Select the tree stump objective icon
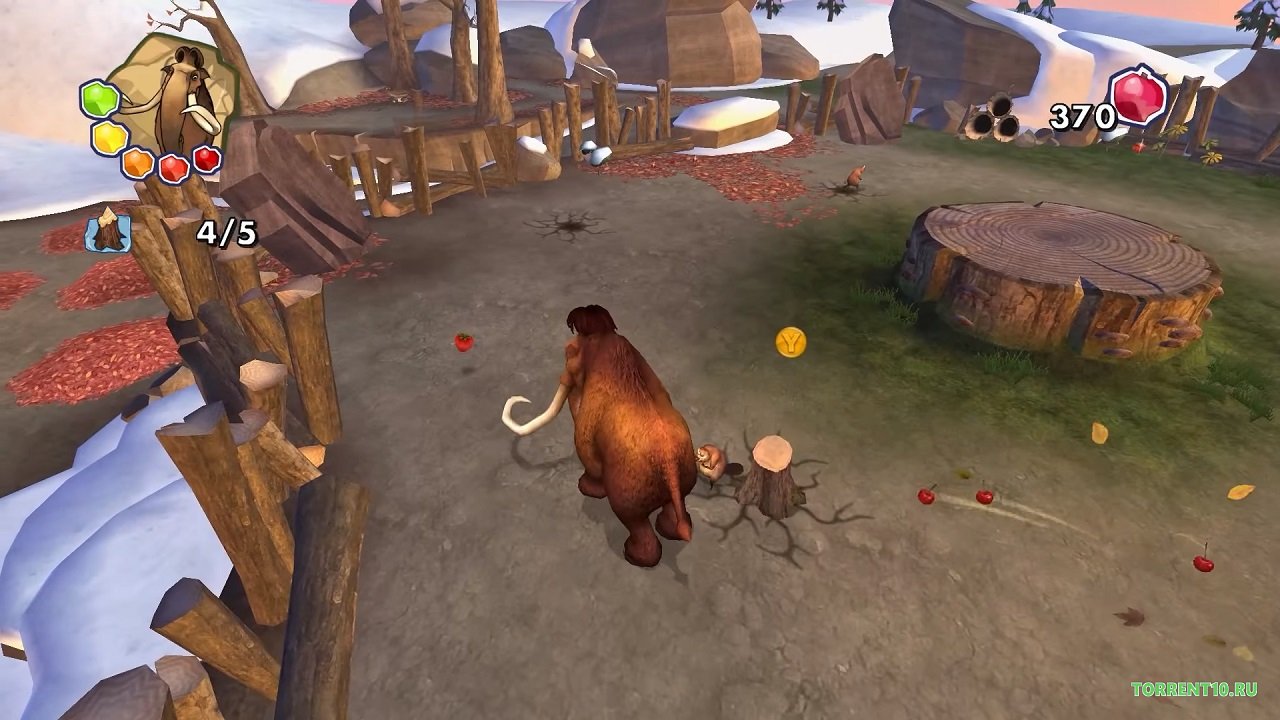Viewport: 1280px width, 720px height. point(108,231)
